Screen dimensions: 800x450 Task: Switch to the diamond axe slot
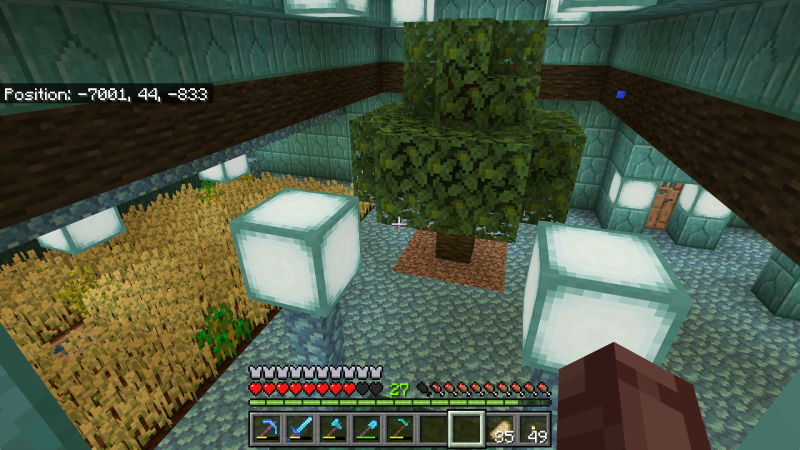(333, 428)
